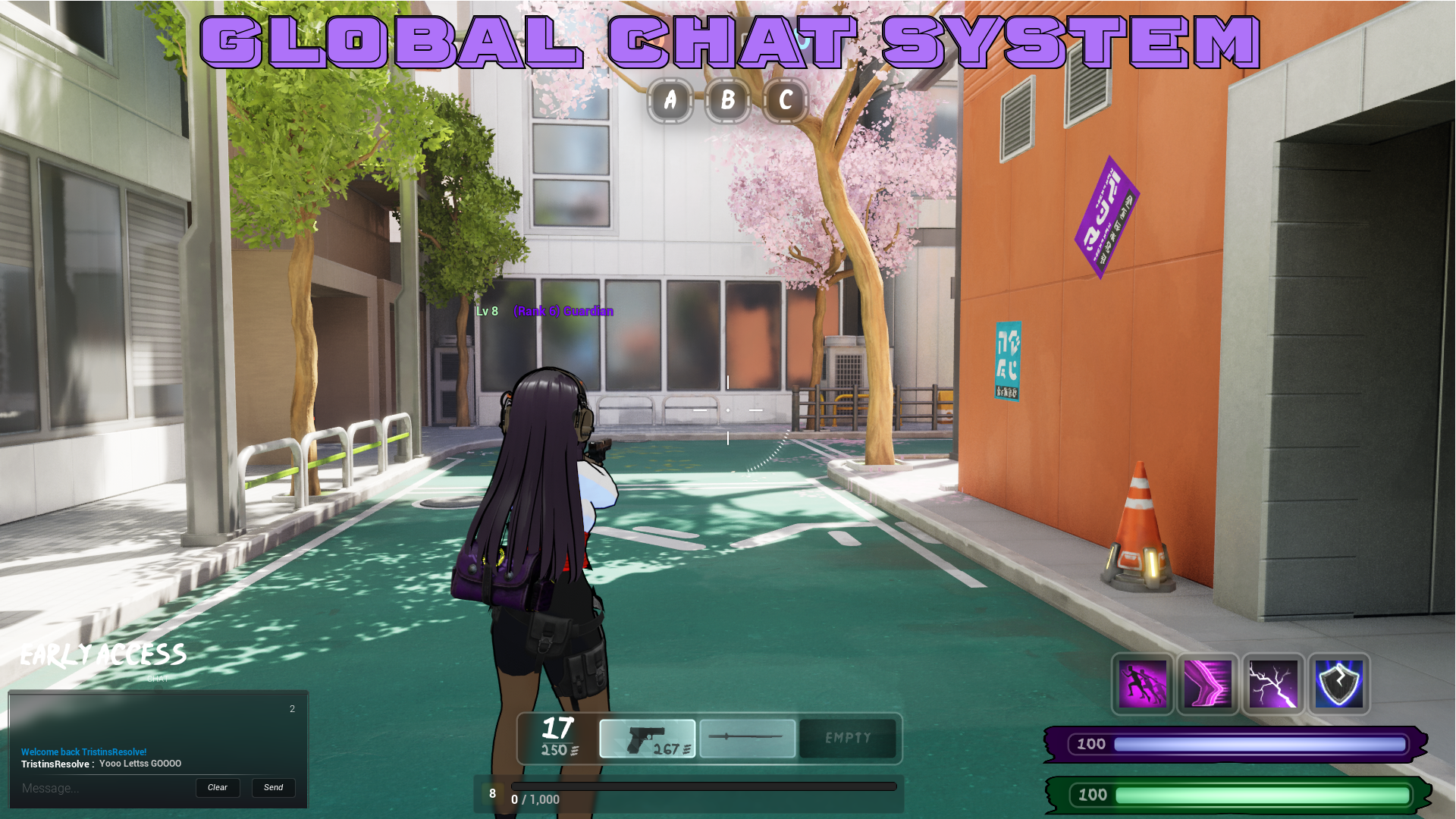This screenshot has height=819, width=1456.
Task: Activate the pink chevron dash ability
Action: 1208,684
